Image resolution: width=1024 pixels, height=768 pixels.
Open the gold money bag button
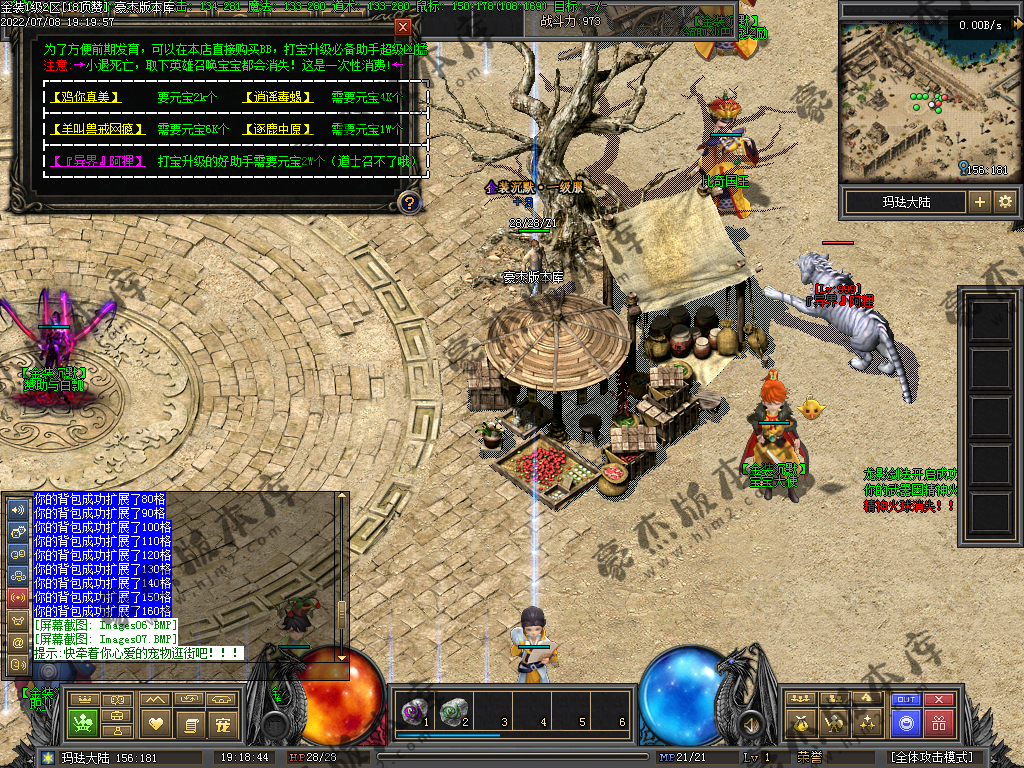tap(801, 722)
